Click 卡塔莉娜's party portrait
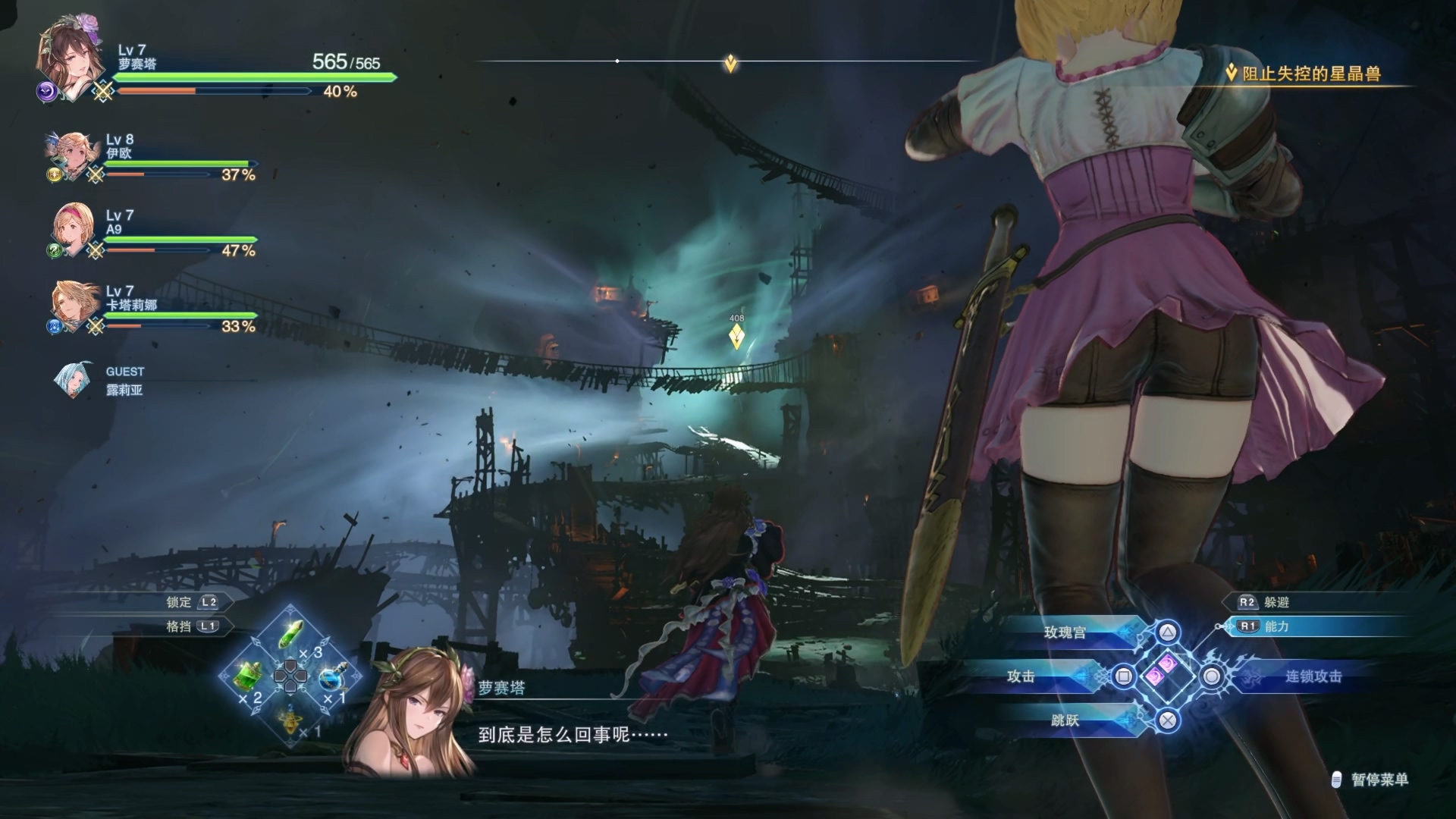 coord(73,305)
